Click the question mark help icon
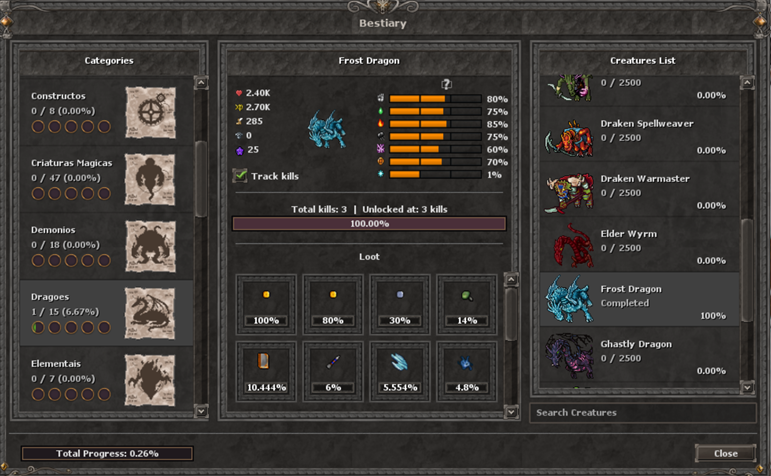771x476 pixels. 446,85
